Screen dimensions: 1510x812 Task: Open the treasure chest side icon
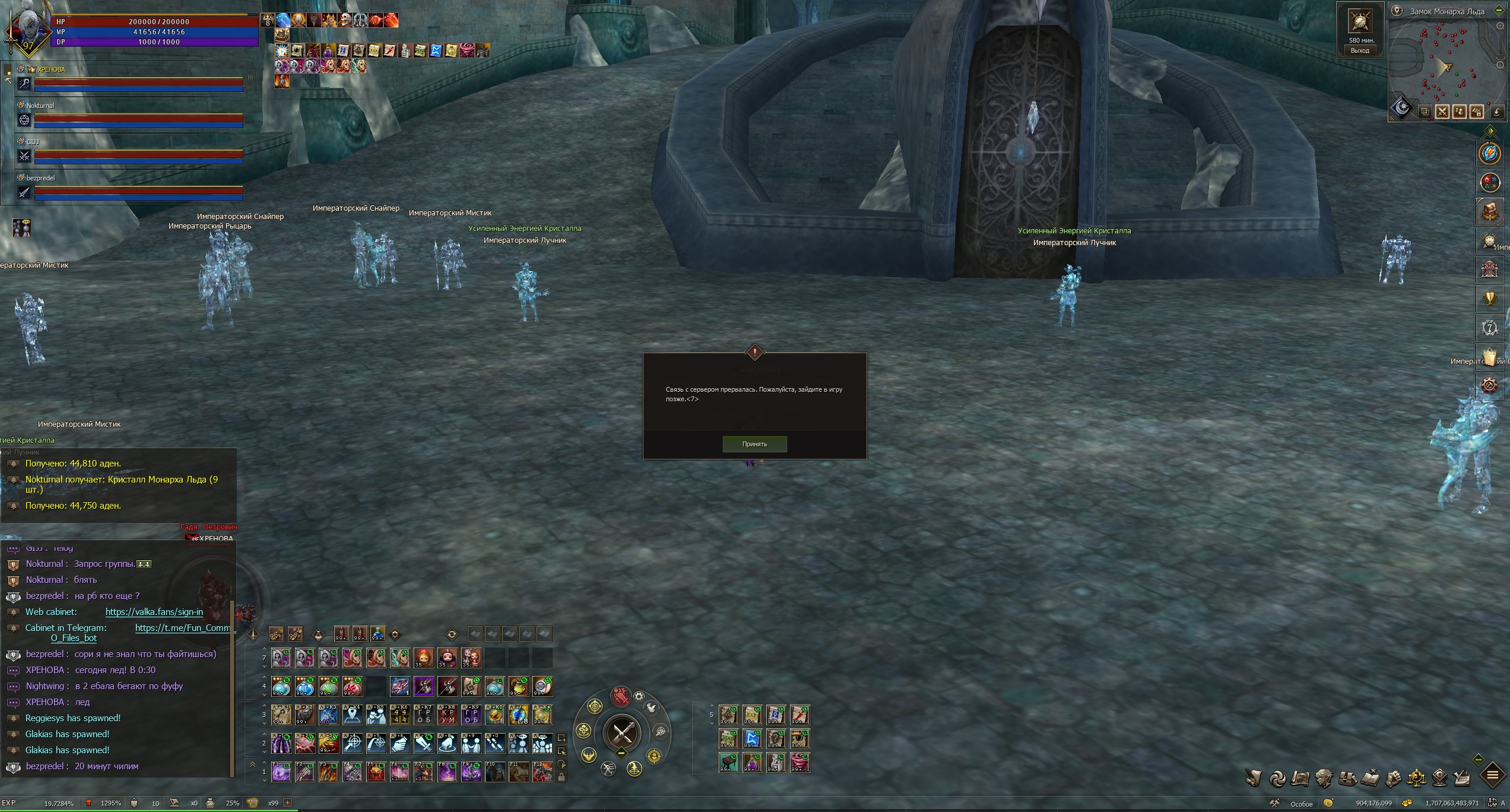pyautogui.click(x=1490, y=212)
